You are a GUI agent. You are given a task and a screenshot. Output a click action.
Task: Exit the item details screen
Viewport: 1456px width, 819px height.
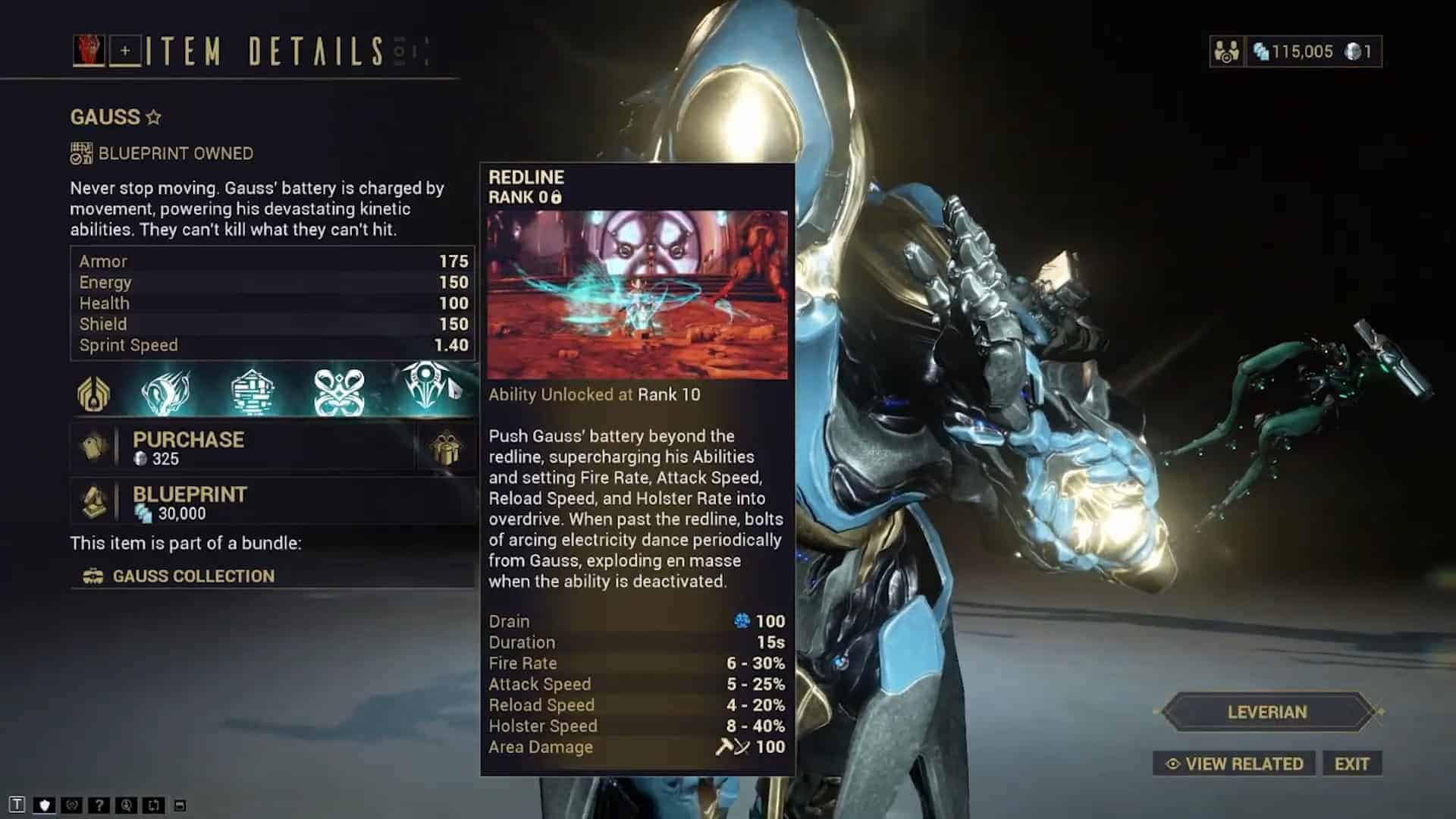pyautogui.click(x=1351, y=764)
